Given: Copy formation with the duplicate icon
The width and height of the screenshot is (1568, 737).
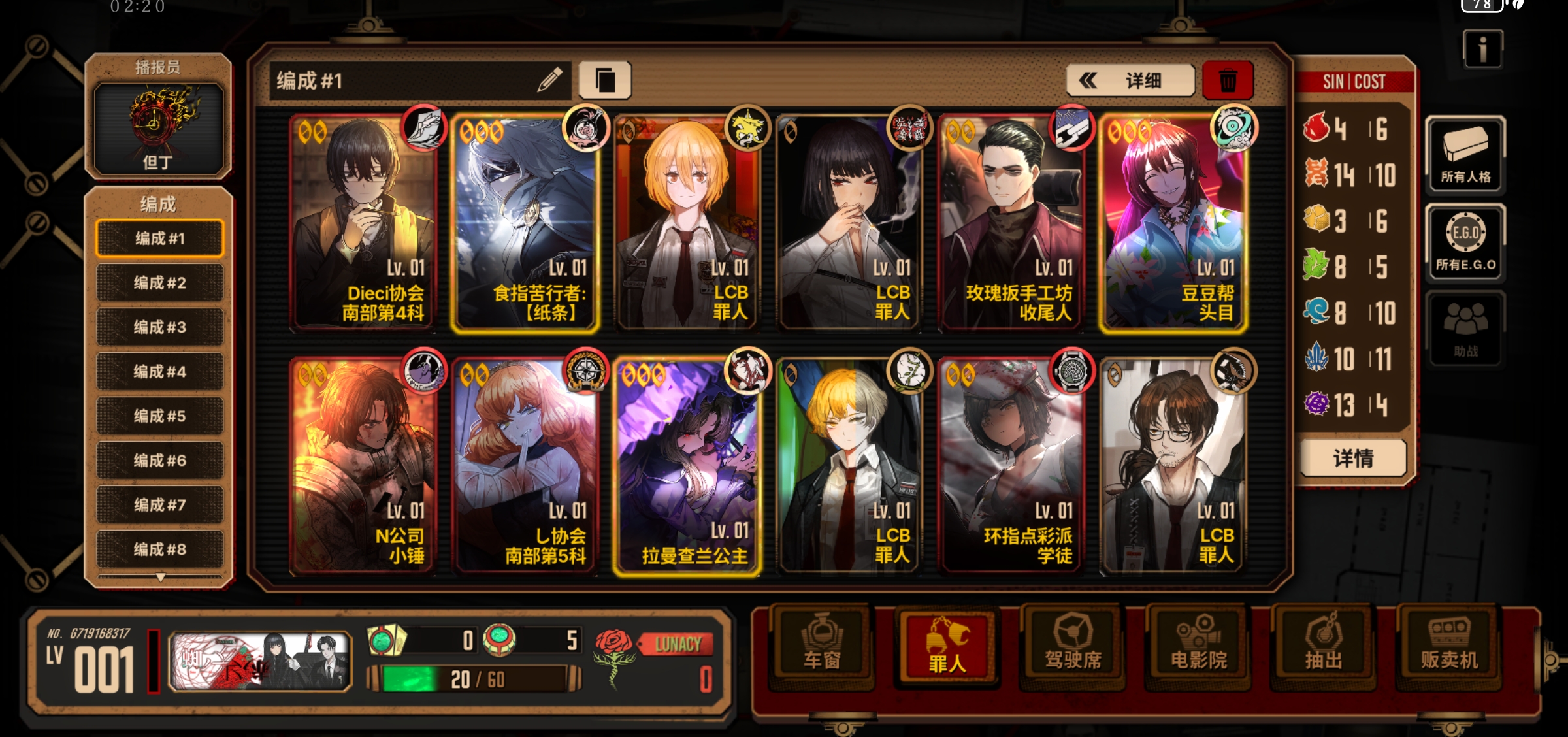Looking at the screenshot, I should pyautogui.click(x=605, y=80).
